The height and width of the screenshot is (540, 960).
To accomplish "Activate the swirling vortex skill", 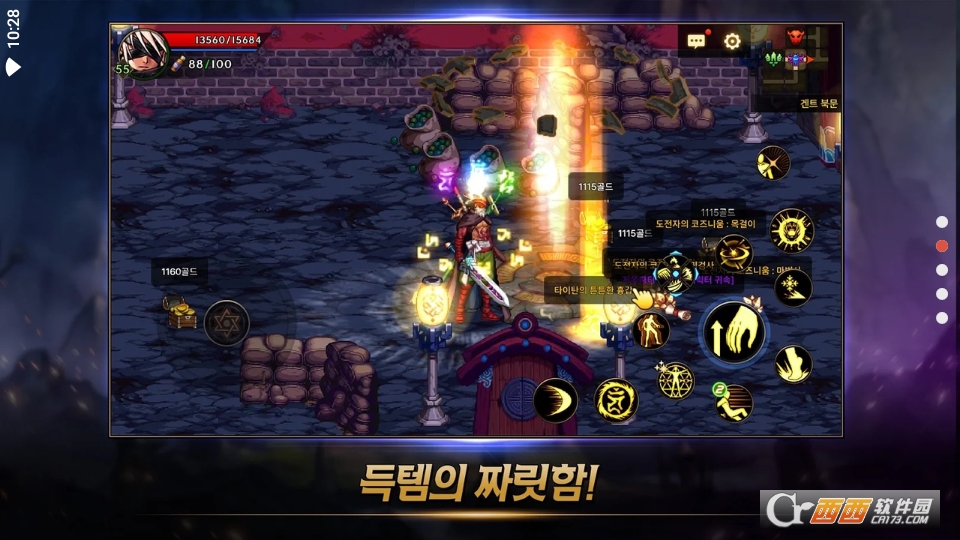I will pos(733,254).
